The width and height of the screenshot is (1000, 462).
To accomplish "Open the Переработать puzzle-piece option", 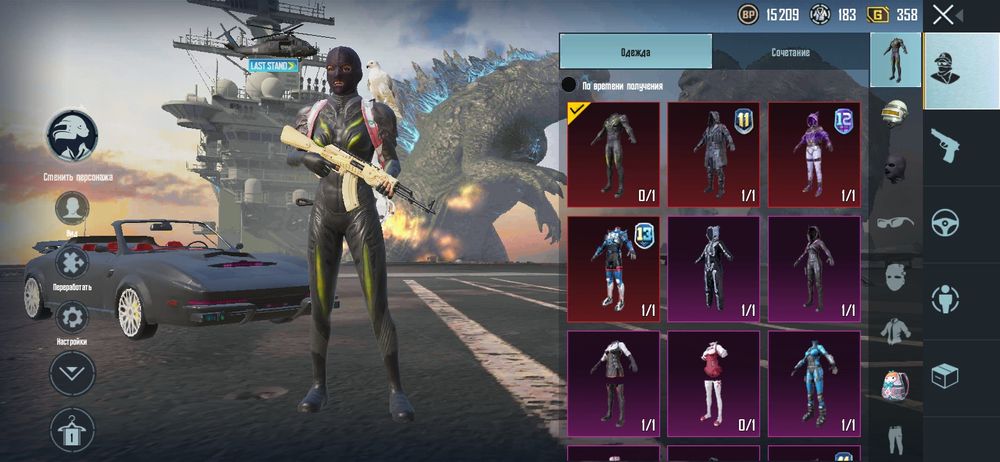I will pyautogui.click(x=72, y=264).
